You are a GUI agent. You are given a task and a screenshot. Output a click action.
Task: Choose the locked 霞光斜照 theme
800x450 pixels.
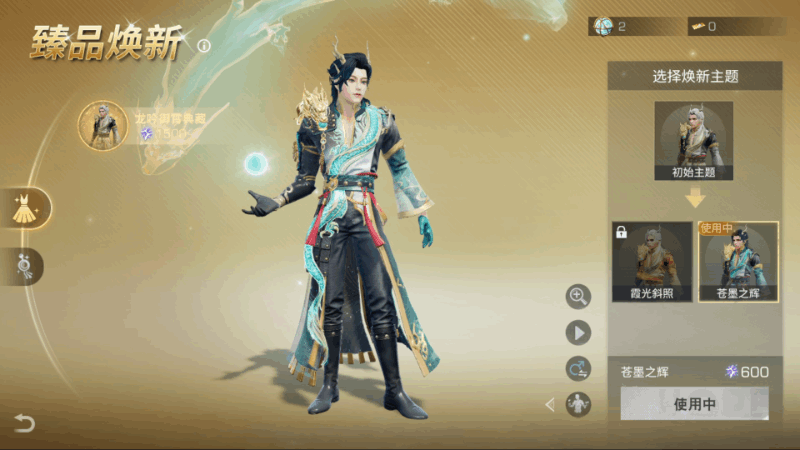tap(652, 262)
